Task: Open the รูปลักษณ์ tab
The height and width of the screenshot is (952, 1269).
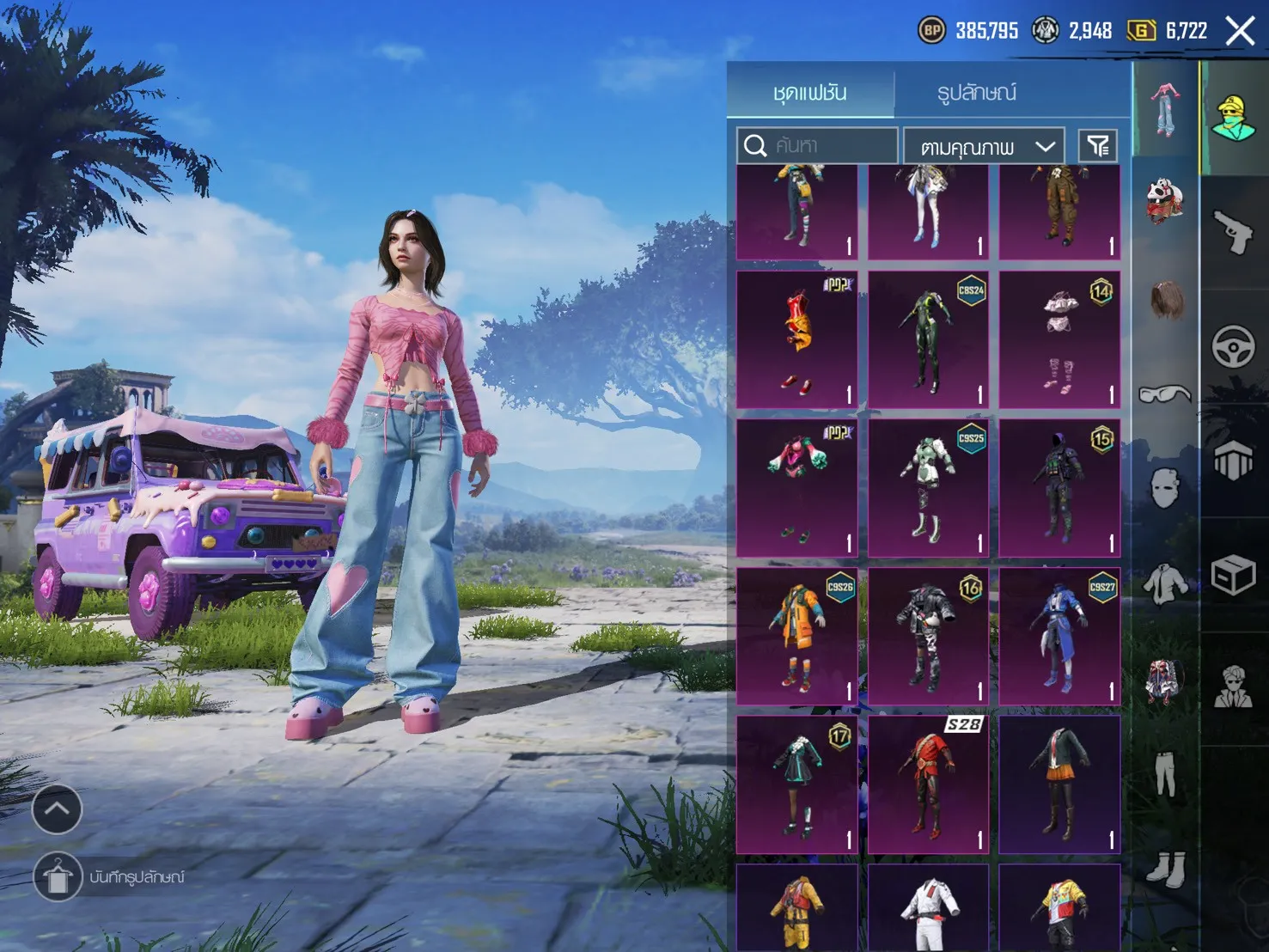Action: pyautogui.click(x=977, y=91)
